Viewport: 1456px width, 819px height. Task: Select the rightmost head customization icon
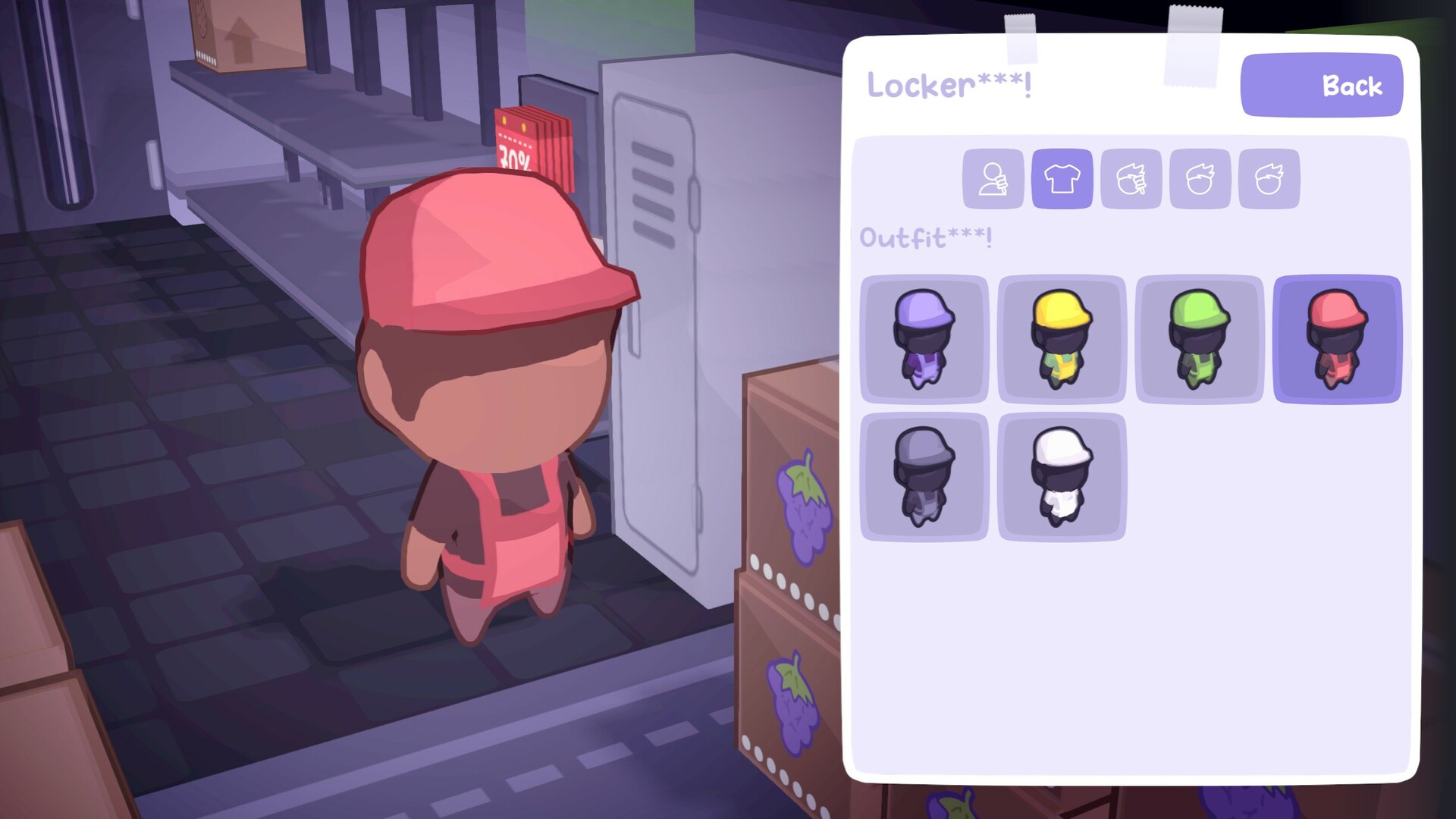click(1268, 179)
